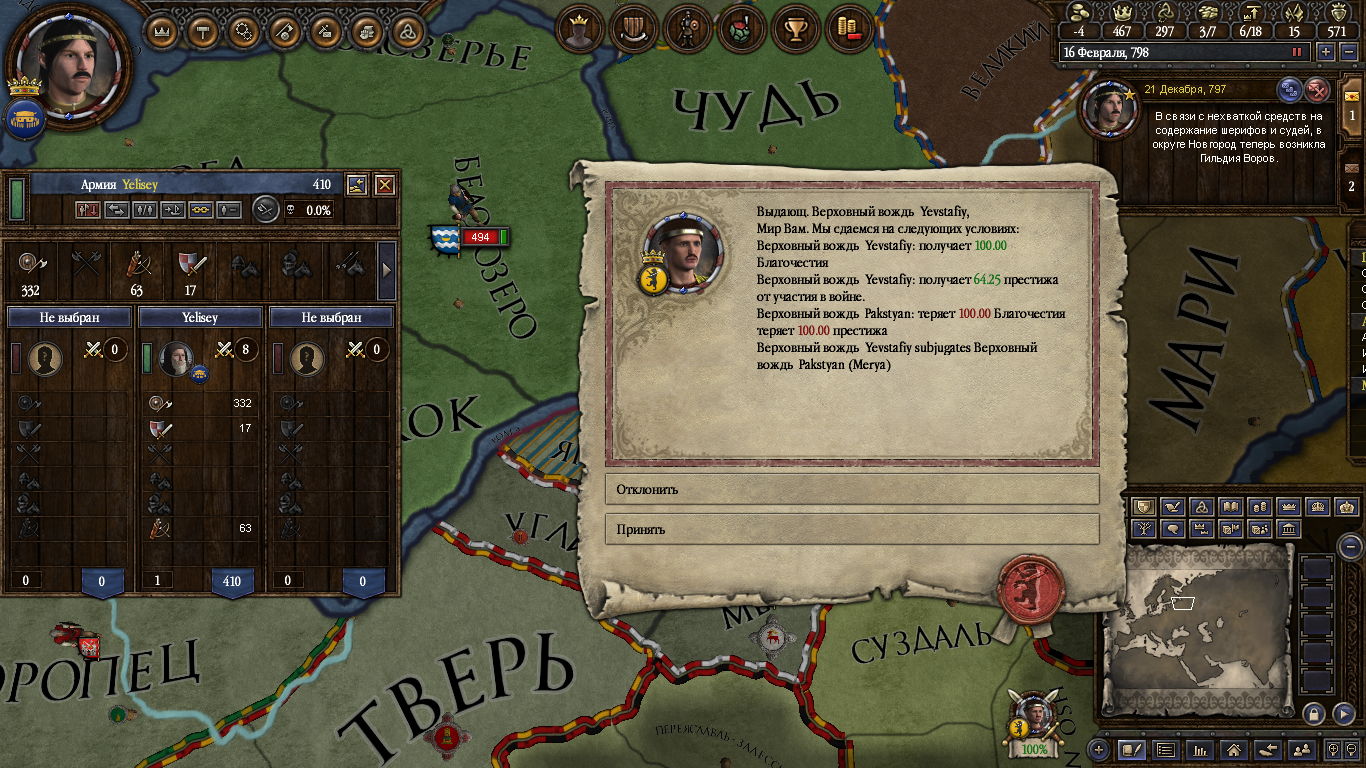This screenshot has width=1366, height=768.
Task: Open the ledger bar-chart button
Action: tap(1200, 749)
